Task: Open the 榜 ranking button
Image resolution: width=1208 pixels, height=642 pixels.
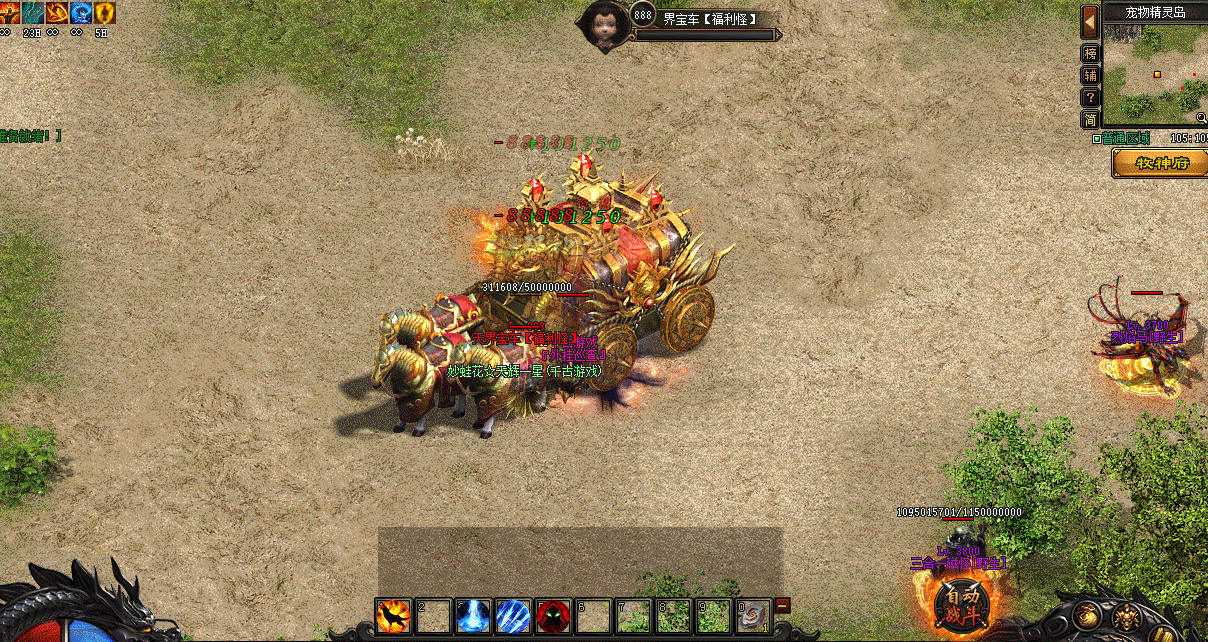Action: point(1090,54)
